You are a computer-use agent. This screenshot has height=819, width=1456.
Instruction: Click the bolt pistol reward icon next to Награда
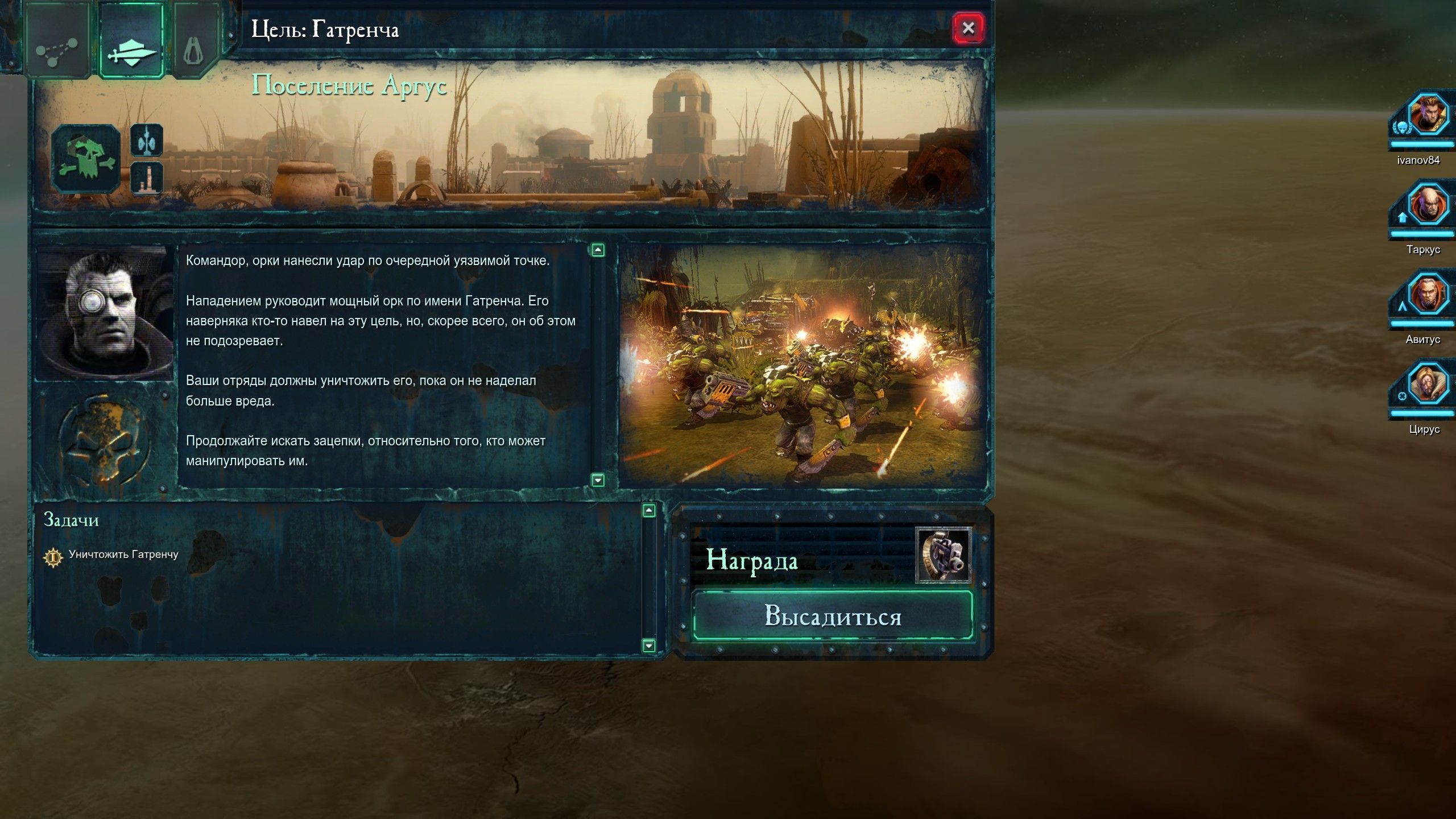click(x=944, y=555)
